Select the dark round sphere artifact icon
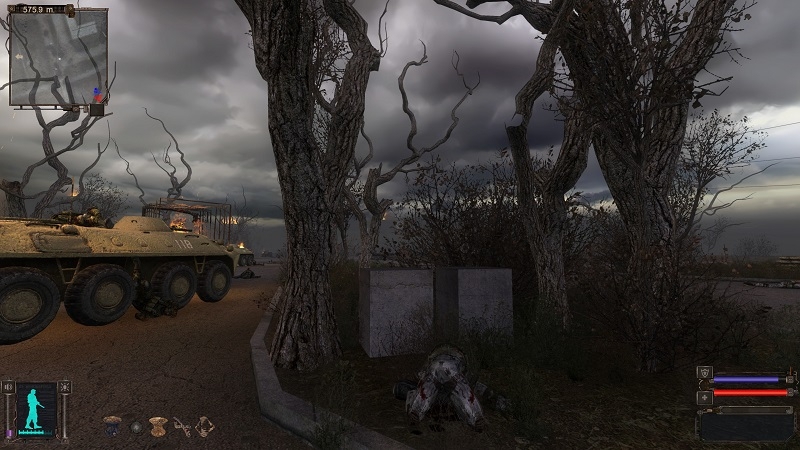 (x=136, y=427)
